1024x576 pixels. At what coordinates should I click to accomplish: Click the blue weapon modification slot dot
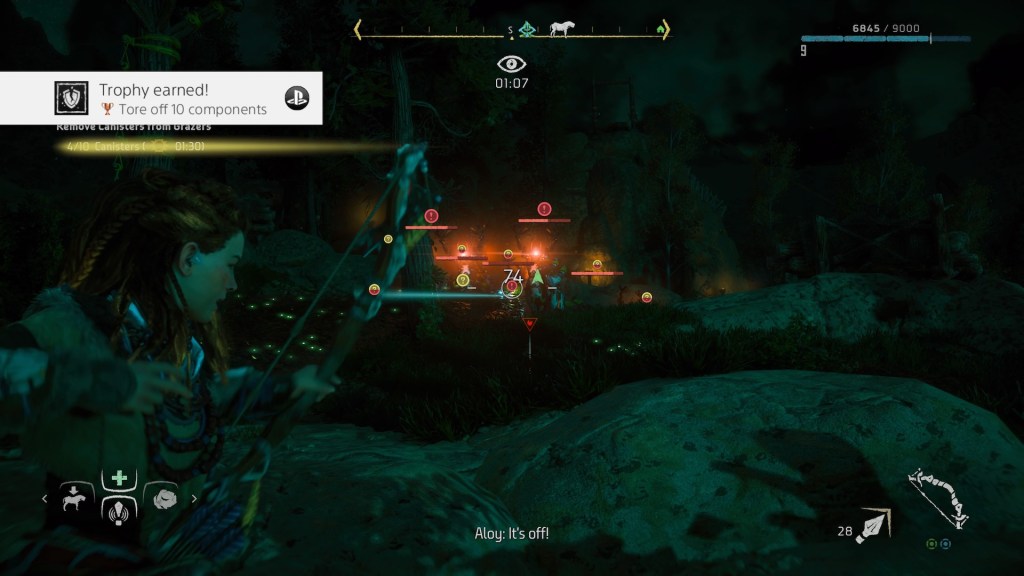(945, 545)
